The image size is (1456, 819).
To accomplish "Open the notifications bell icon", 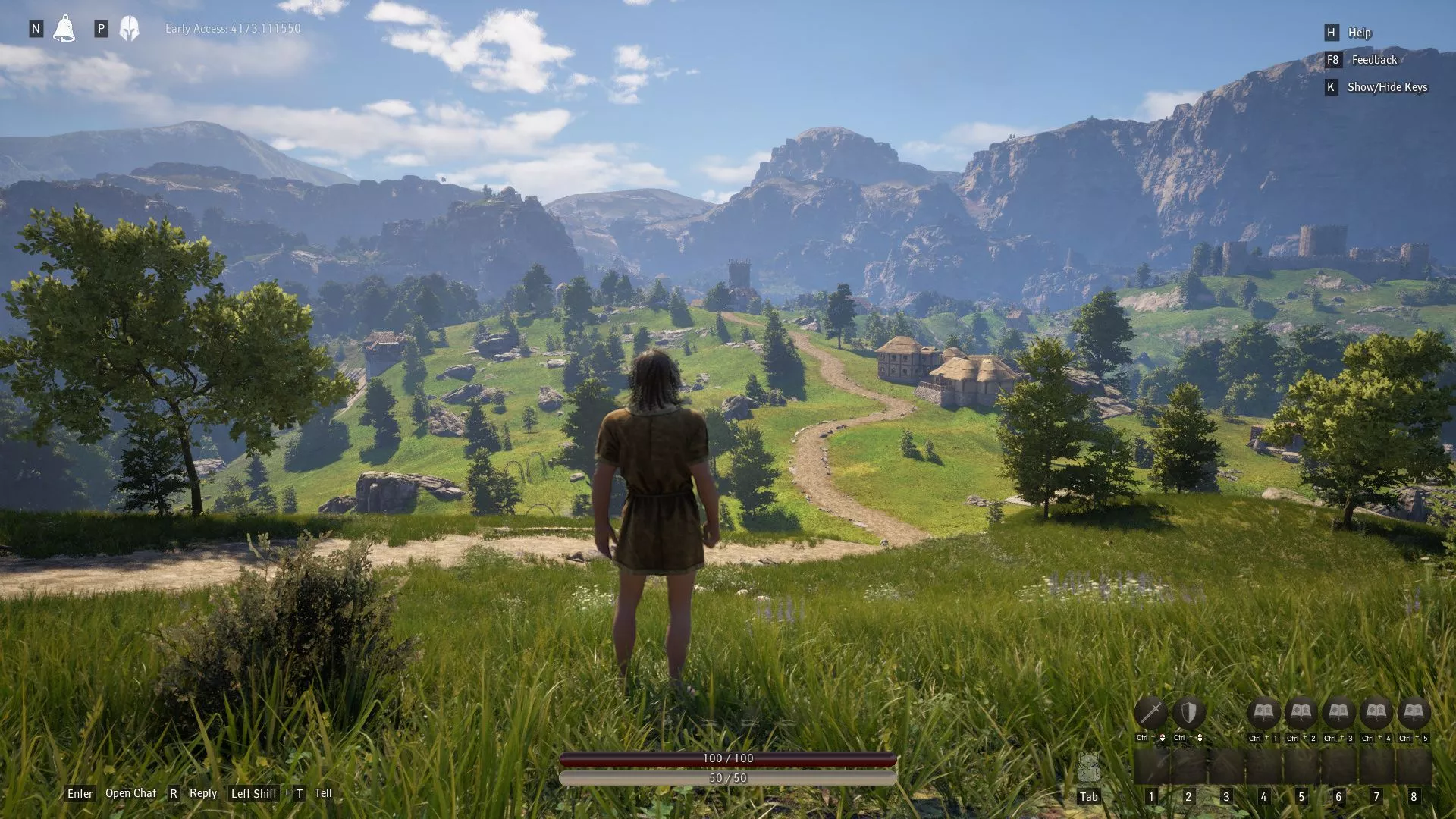I will coord(64,29).
